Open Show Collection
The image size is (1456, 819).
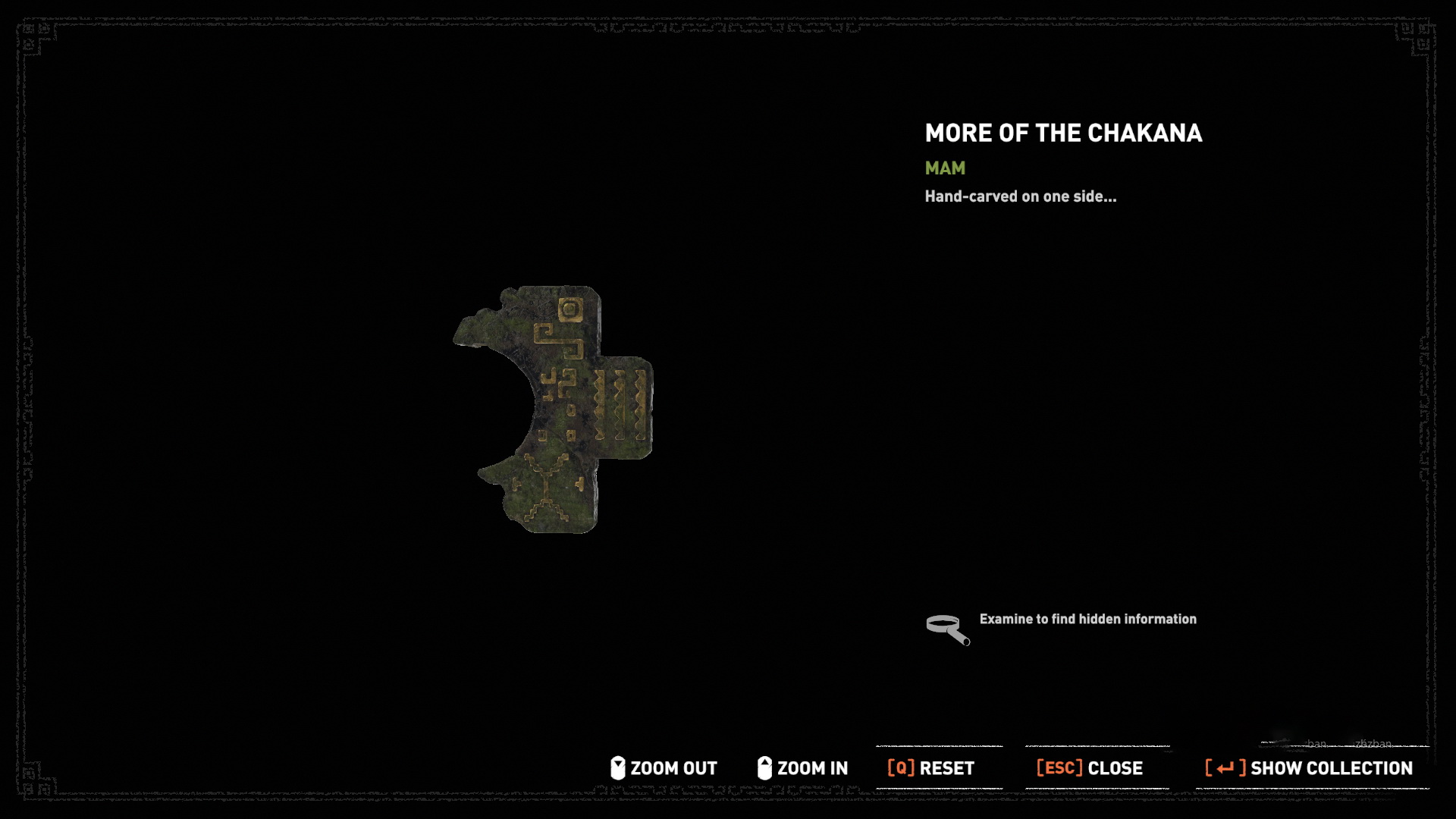[1309, 768]
